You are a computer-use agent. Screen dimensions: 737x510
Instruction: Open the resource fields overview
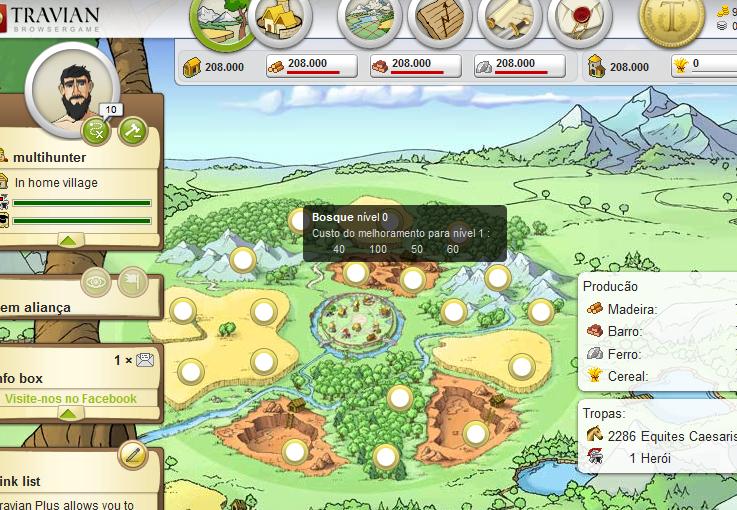click(x=221, y=20)
